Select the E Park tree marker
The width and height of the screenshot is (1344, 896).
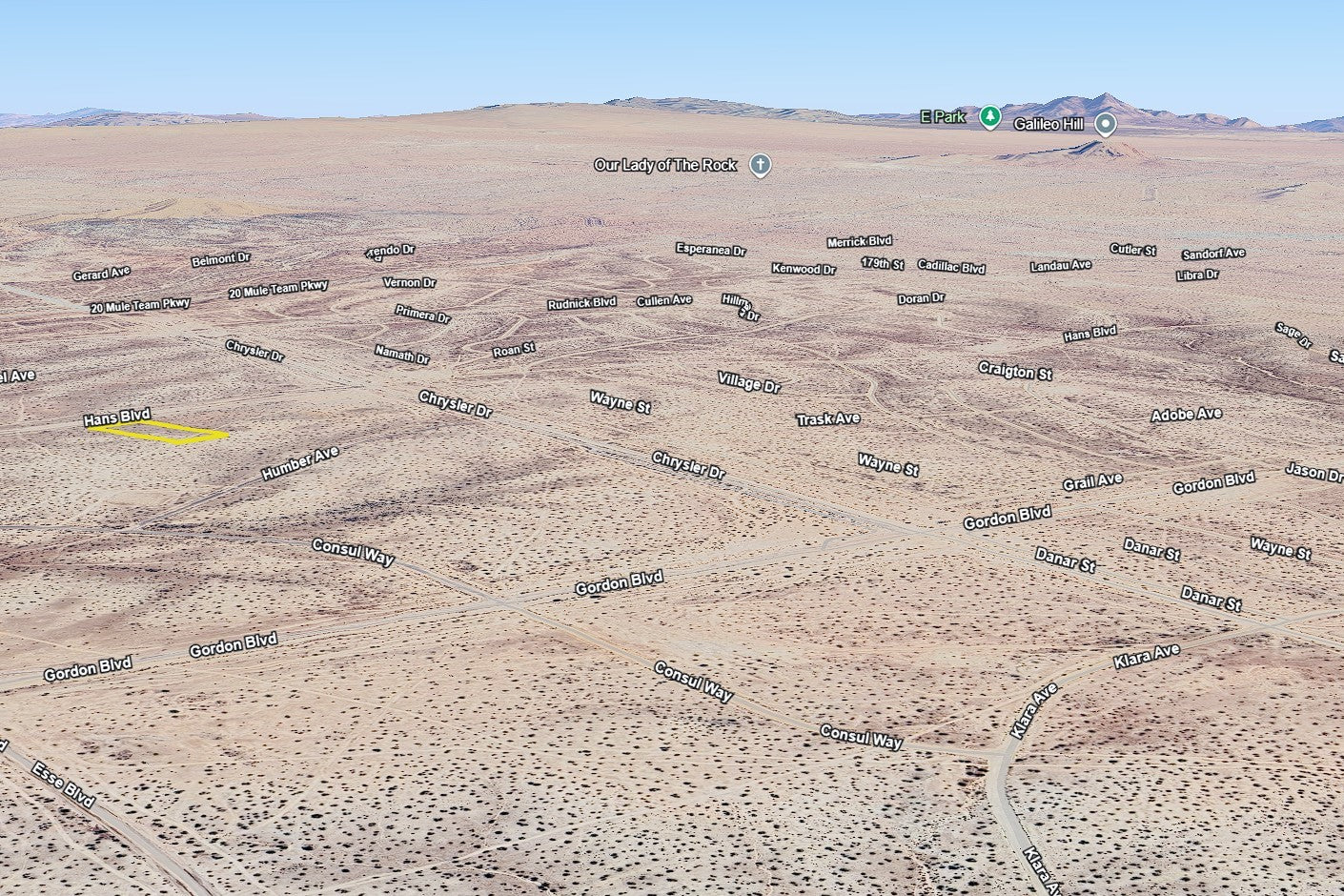point(990,117)
